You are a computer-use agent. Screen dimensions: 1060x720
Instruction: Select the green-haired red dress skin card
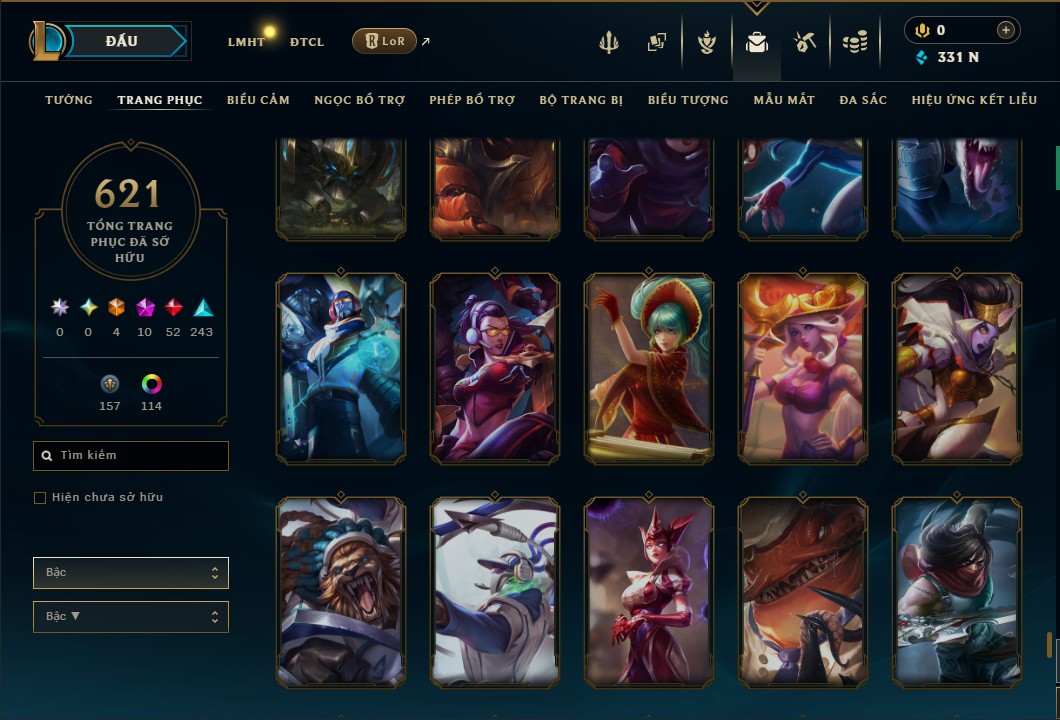[x=649, y=367]
